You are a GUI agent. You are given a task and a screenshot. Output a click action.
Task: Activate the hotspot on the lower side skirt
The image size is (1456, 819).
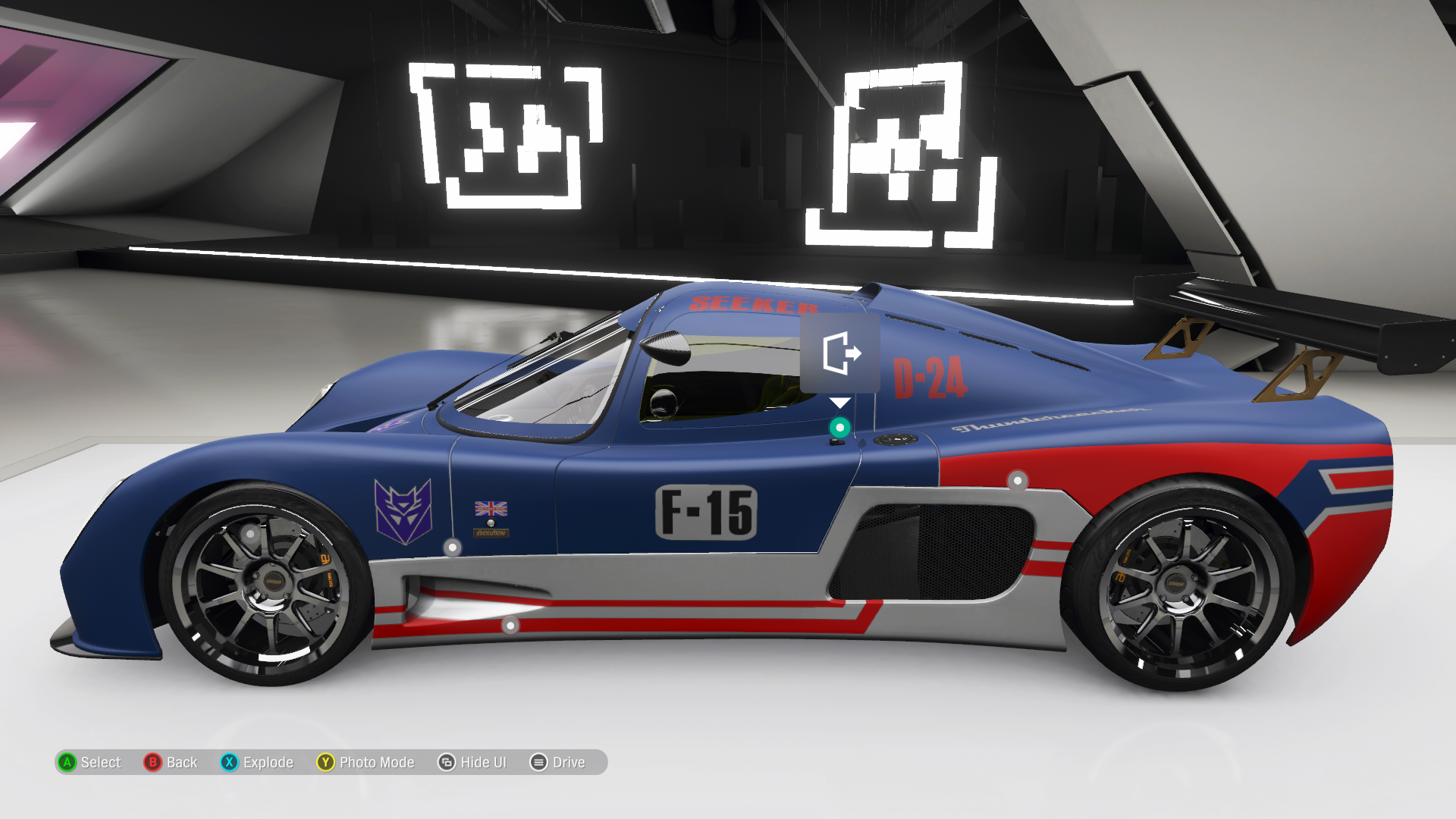pos(510,626)
